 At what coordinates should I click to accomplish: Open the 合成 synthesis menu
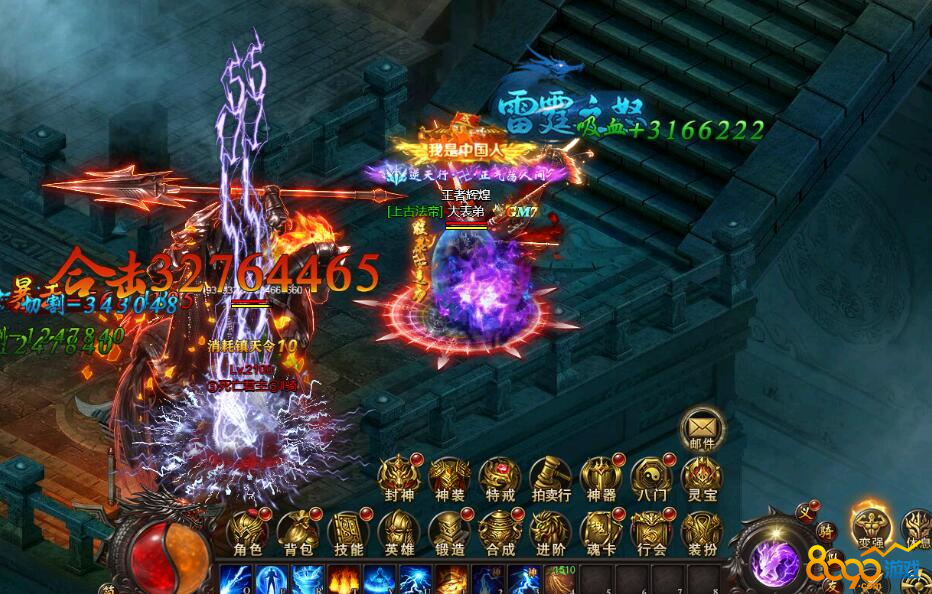[x=499, y=530]
